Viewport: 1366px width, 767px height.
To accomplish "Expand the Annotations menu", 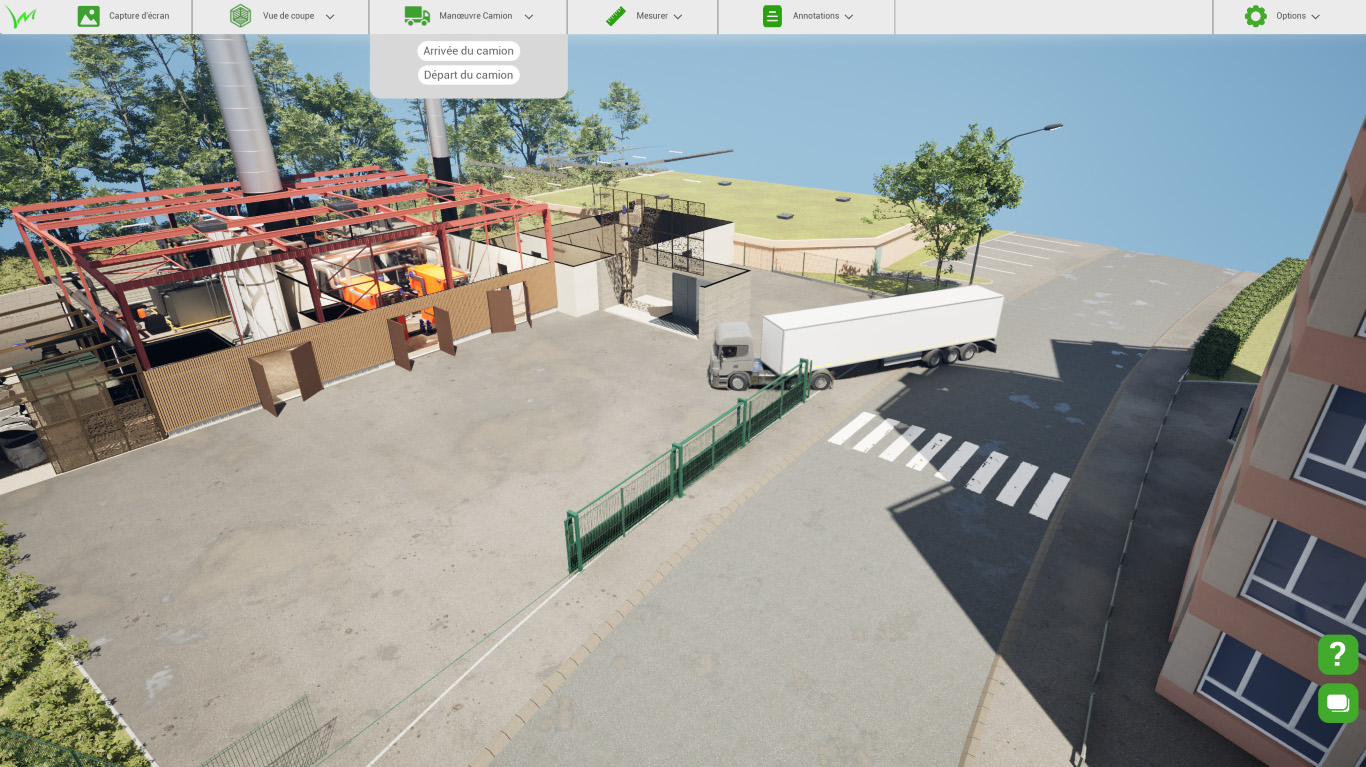I will [807, 16].
